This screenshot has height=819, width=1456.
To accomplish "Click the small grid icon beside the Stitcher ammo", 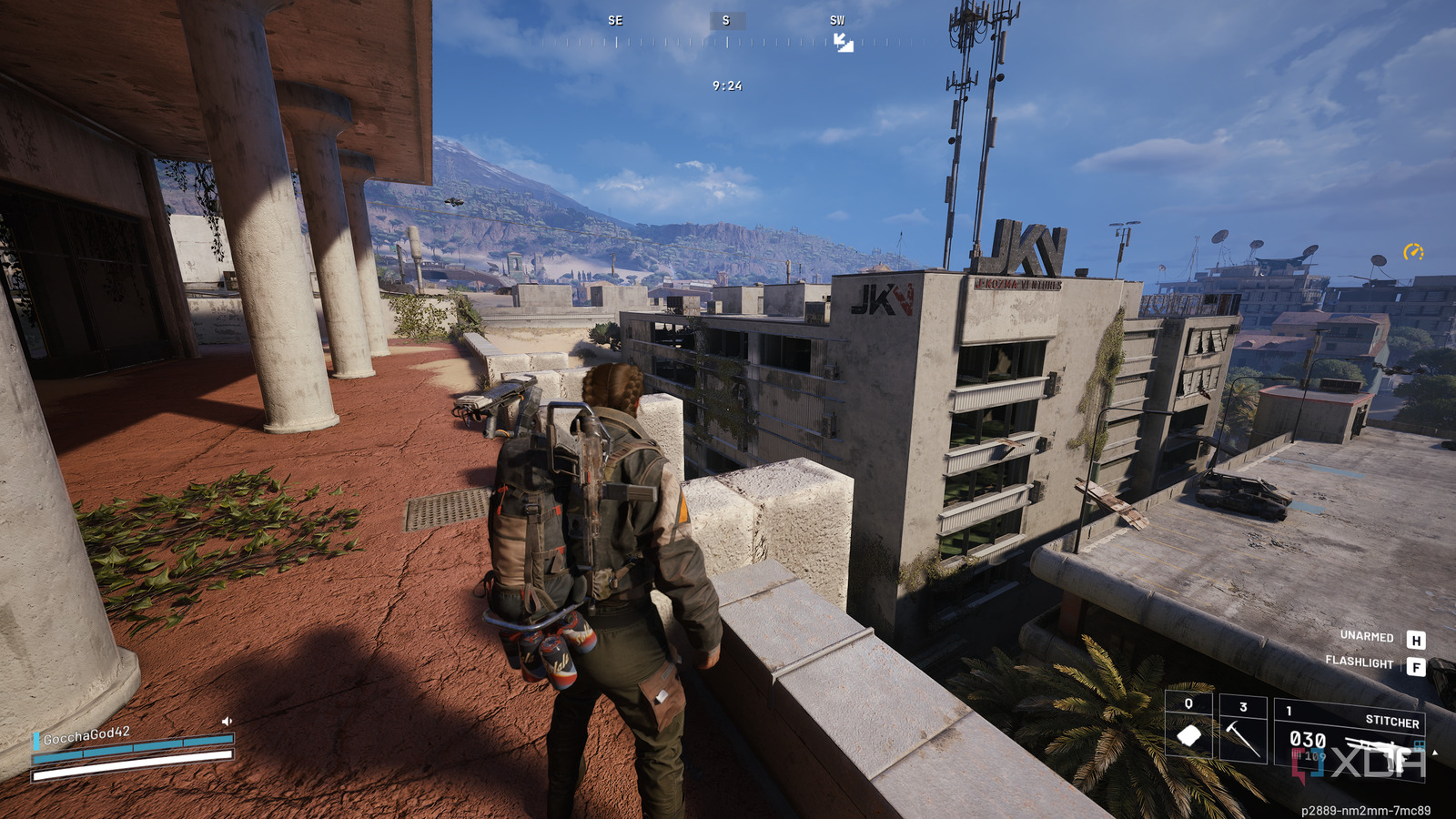I will tap(1420, 743).
